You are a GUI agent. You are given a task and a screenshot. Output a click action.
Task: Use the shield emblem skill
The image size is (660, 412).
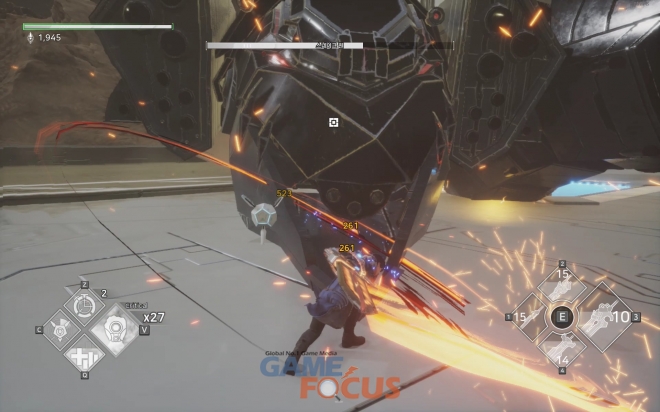click(x=58, y=329)
